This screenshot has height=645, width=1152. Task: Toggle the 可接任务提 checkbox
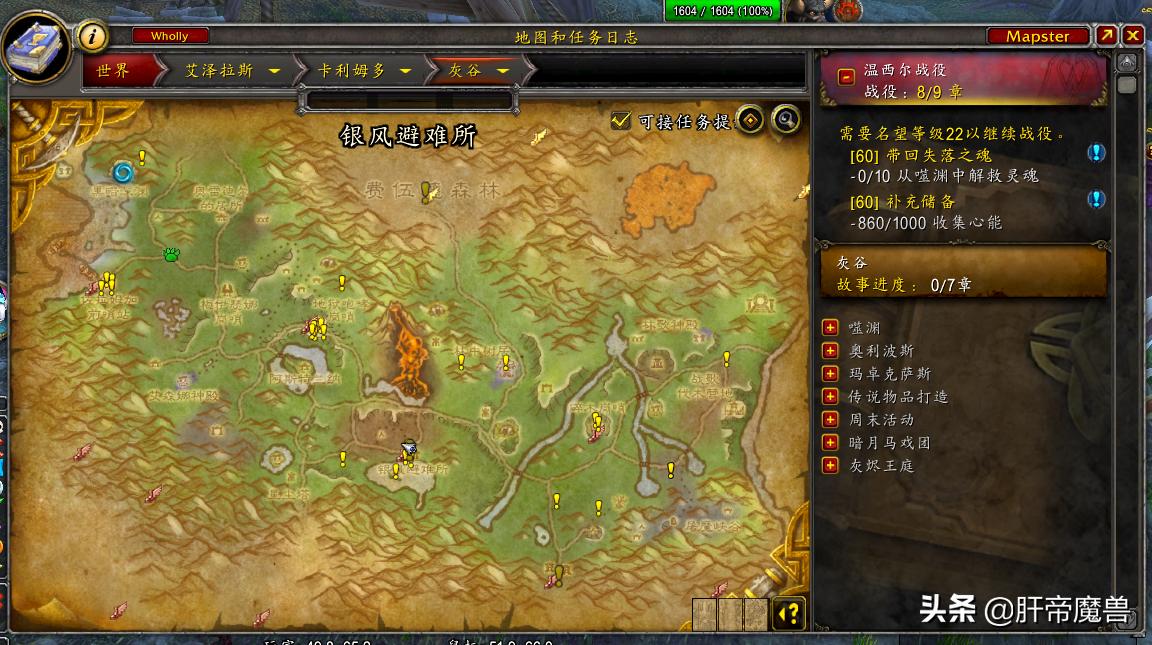click(621, 121)
